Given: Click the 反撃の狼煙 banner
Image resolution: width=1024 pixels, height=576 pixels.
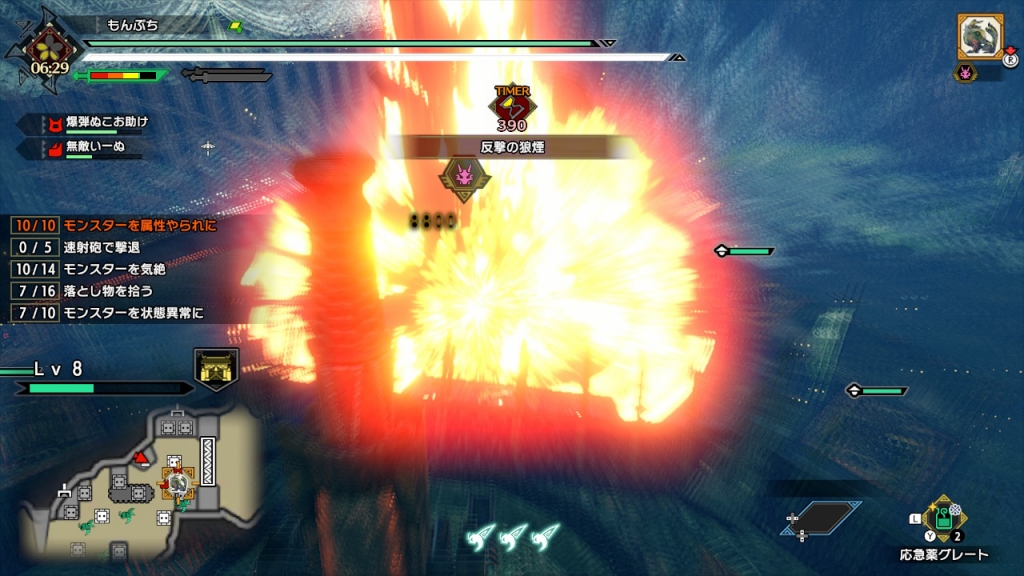Looking at the screenshot, I should pos(512,147).
